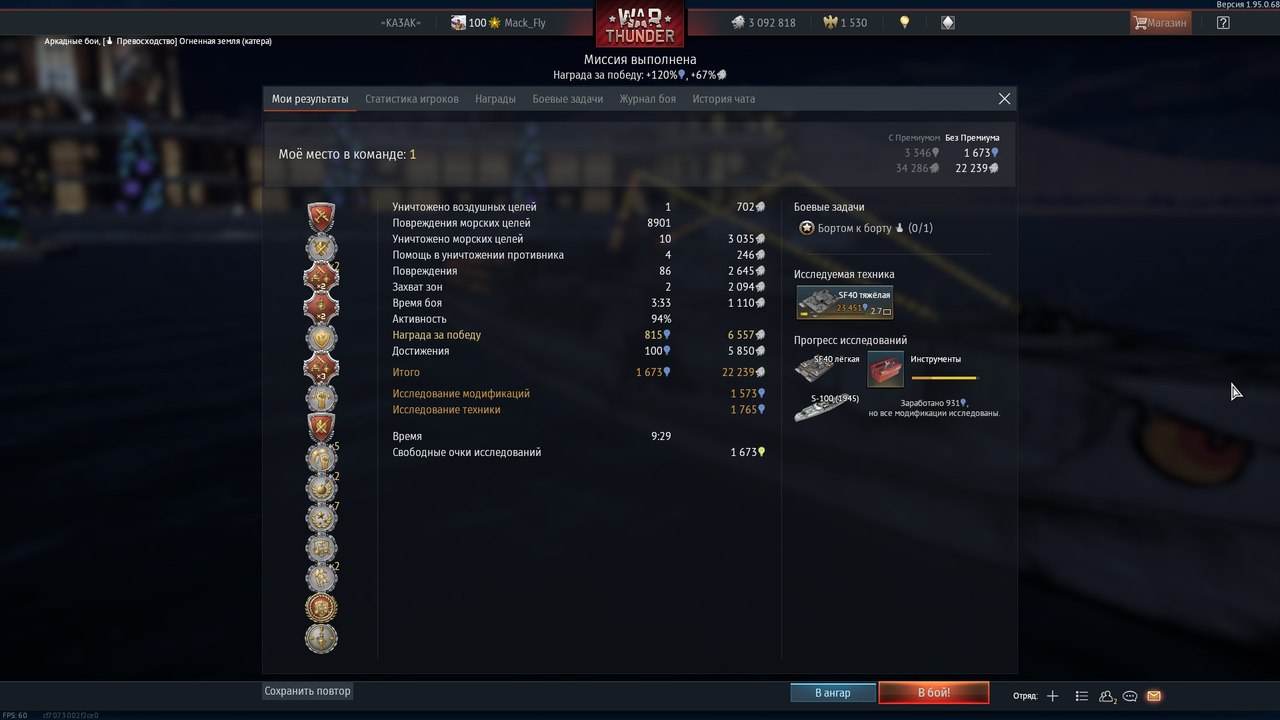Viewport: 1280px width, 720px height.
Task: Close the mission results window
Action: [1004, 99]
